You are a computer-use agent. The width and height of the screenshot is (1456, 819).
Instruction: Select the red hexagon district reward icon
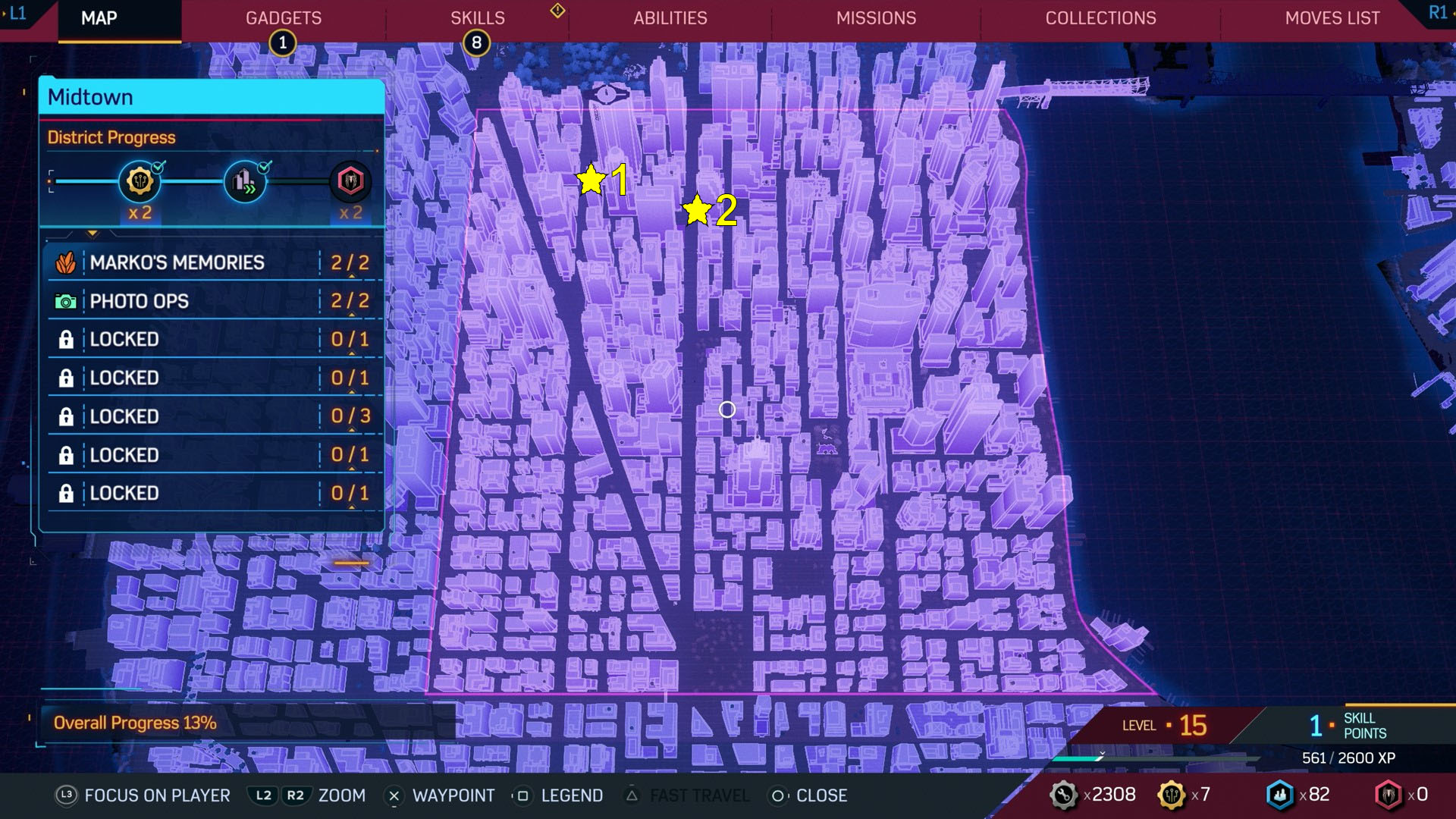point(350,181)
